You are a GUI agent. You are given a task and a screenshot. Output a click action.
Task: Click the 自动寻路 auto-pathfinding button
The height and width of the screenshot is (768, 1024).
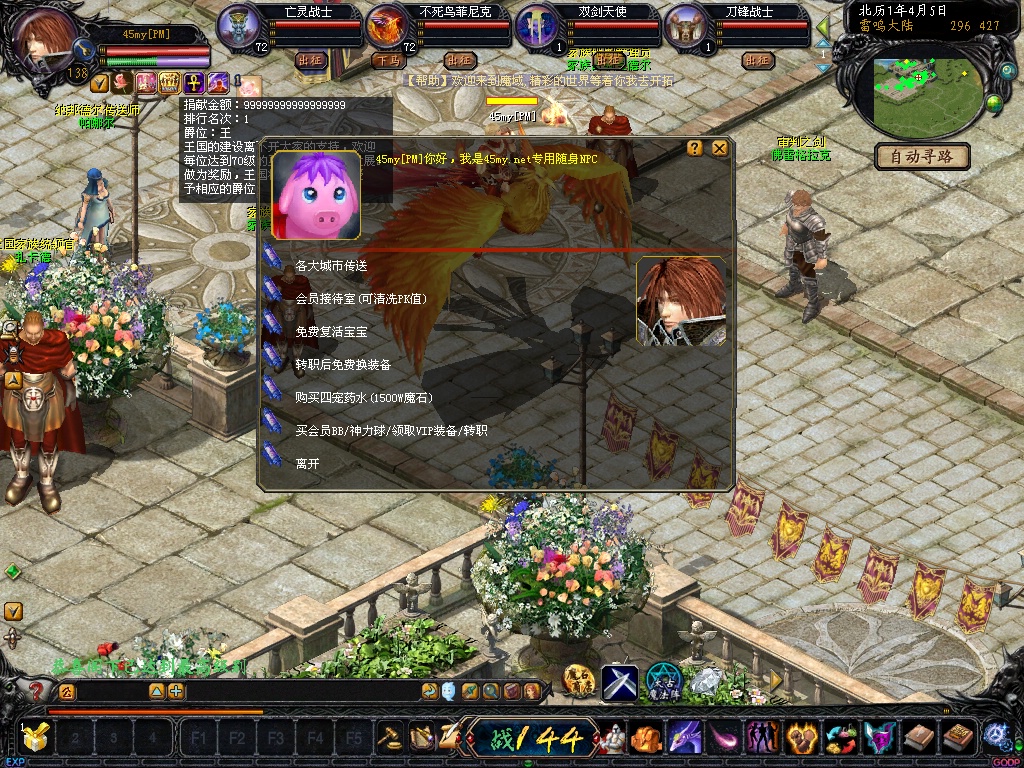click(x=922, y=156)
